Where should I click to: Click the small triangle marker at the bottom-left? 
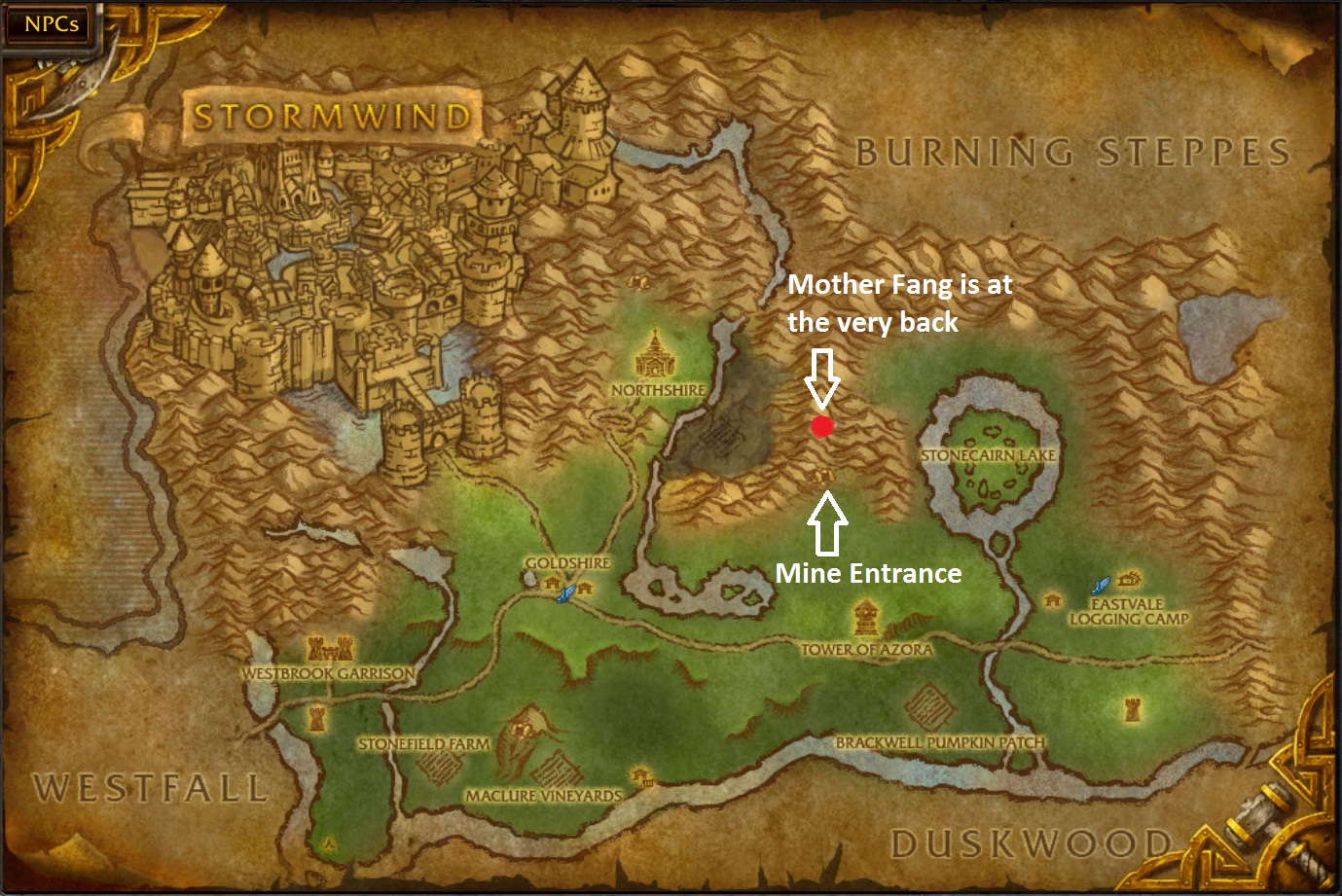(x=327, y=844)
